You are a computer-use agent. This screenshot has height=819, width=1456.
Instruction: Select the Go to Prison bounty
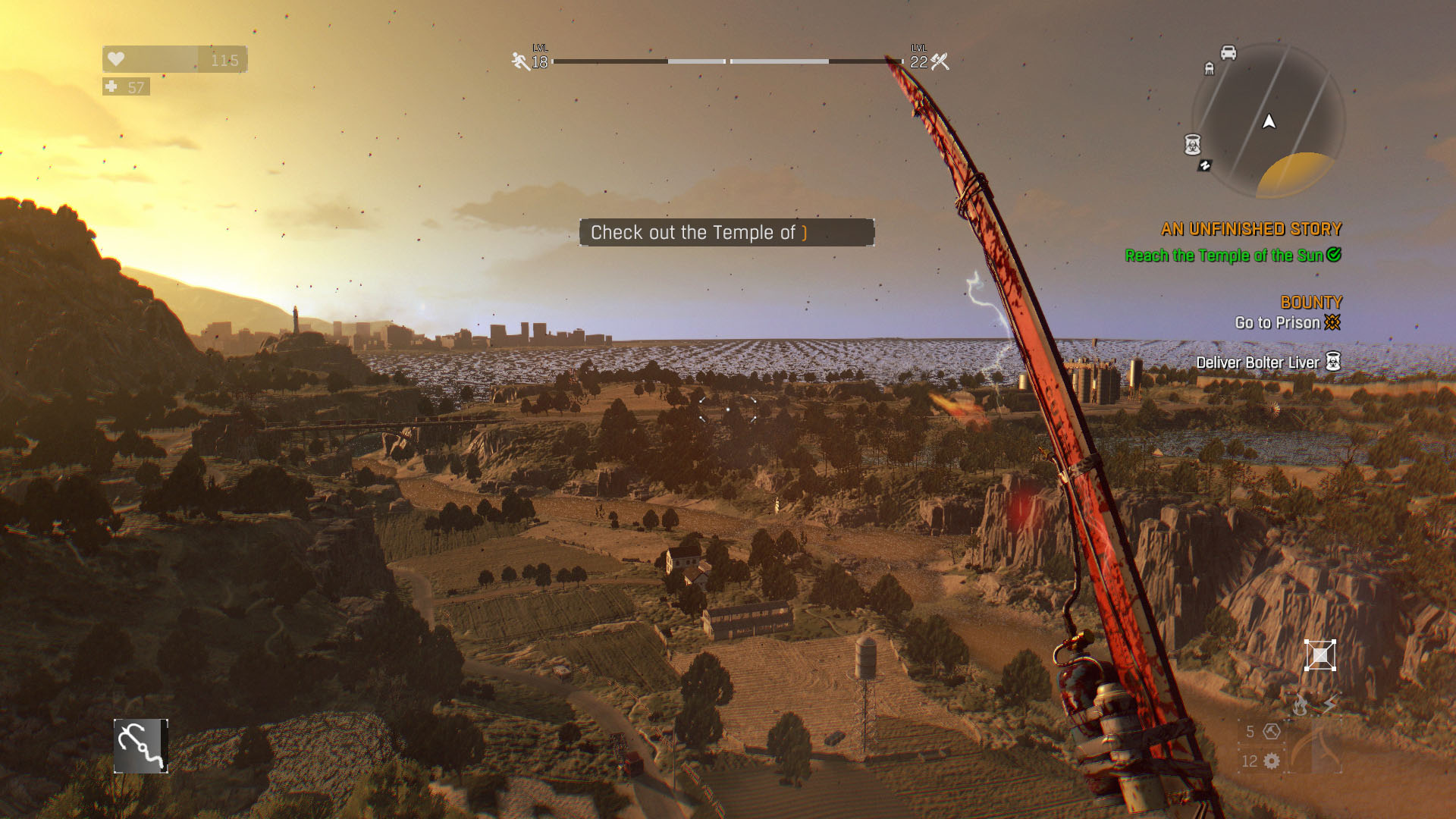coord(1278,323)
